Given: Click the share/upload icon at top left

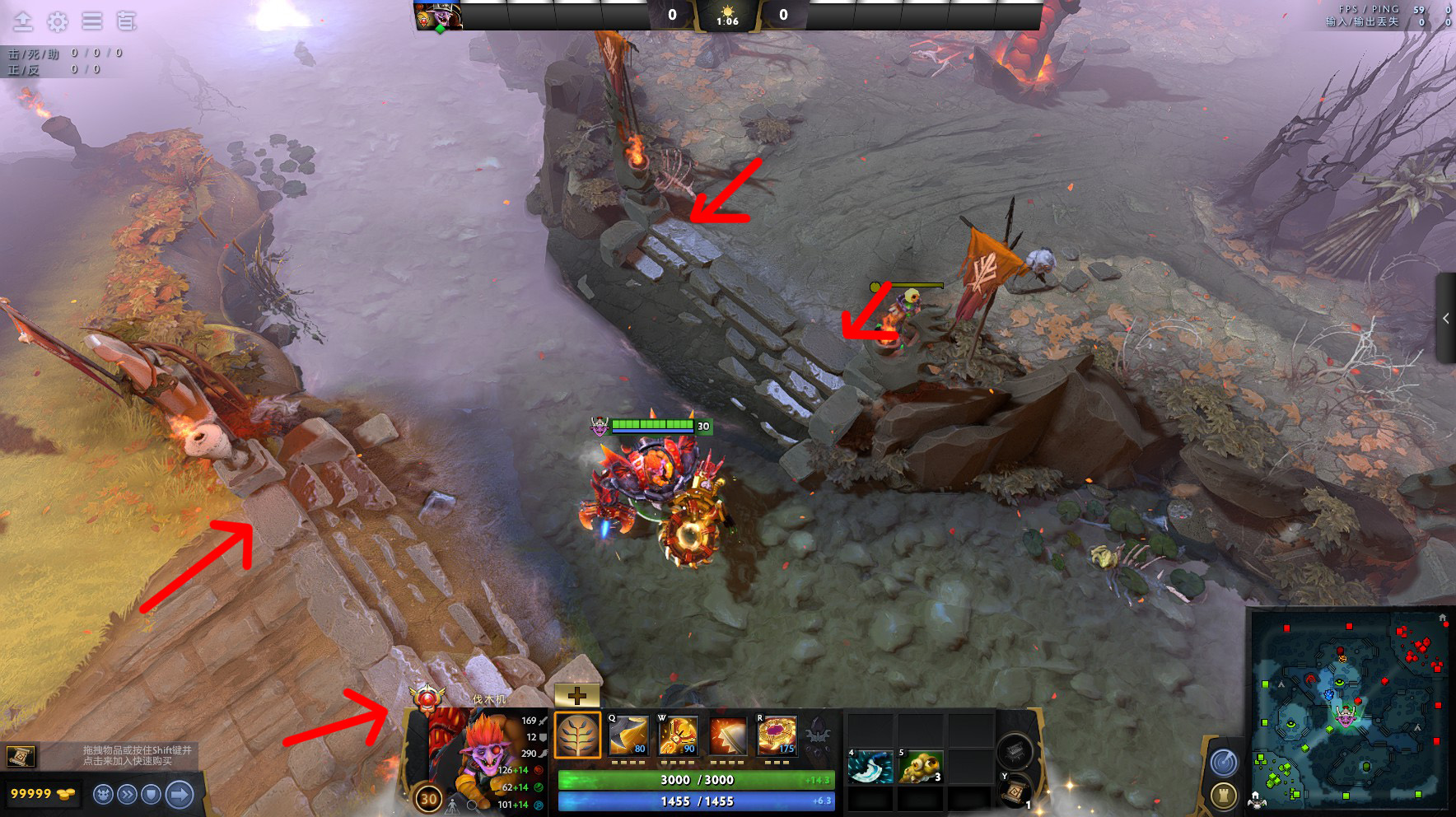Looking at the screenshot, I should [21, 21].
